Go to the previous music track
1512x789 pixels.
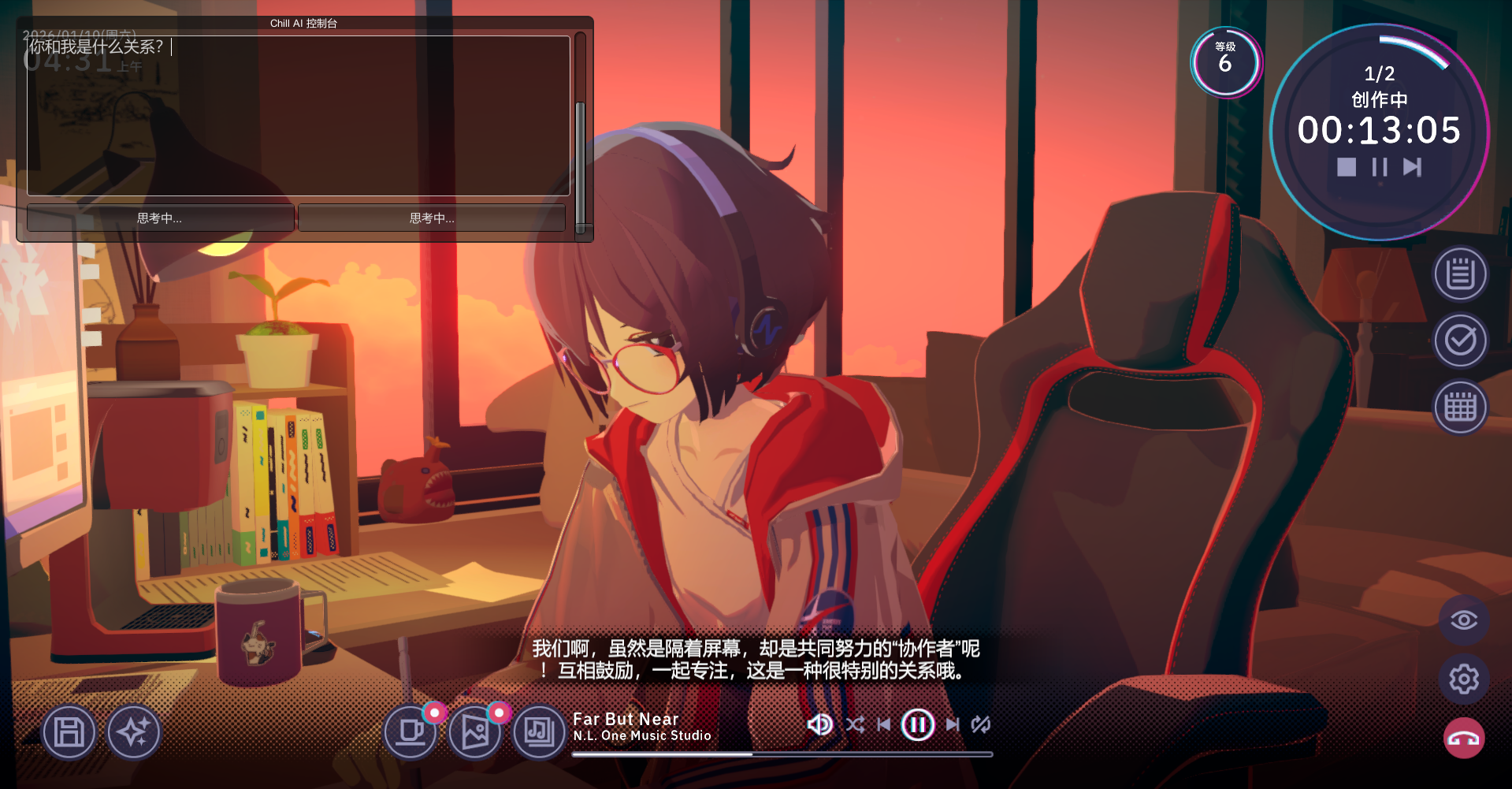click(x=884, y=724)
